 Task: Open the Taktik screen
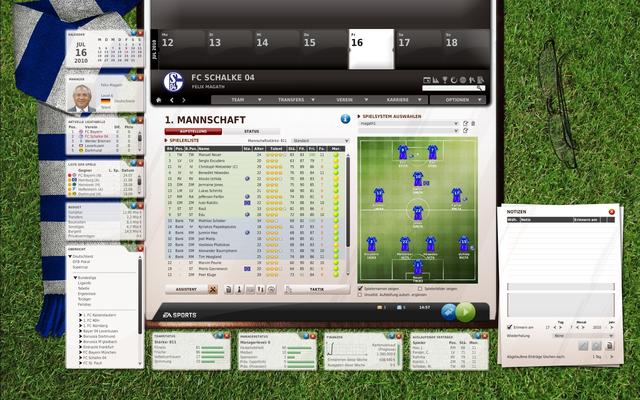(316, 289)
